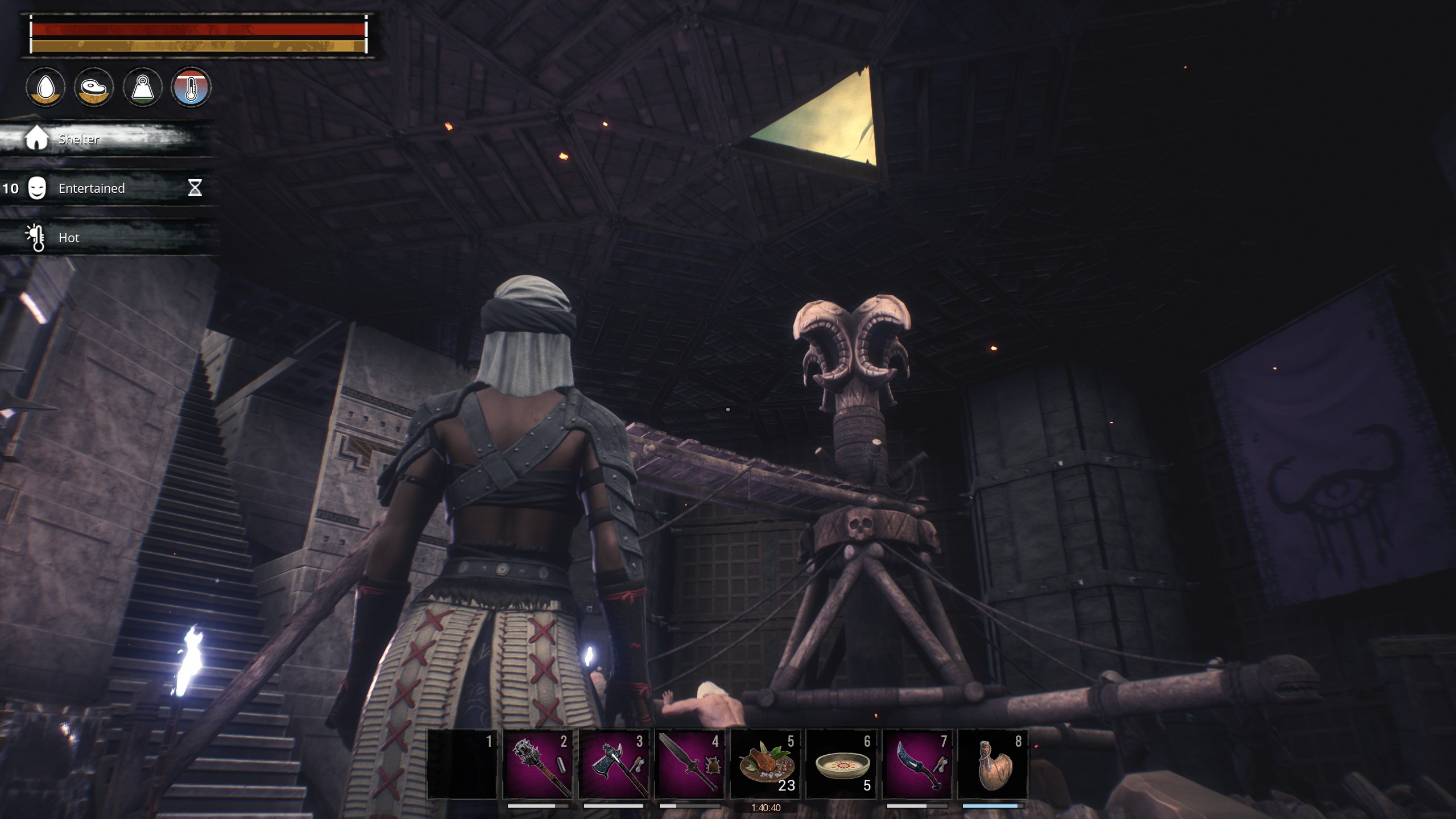Select the Entertained status effect
The height and width of the screenshot is (819, 1456).
91,188
